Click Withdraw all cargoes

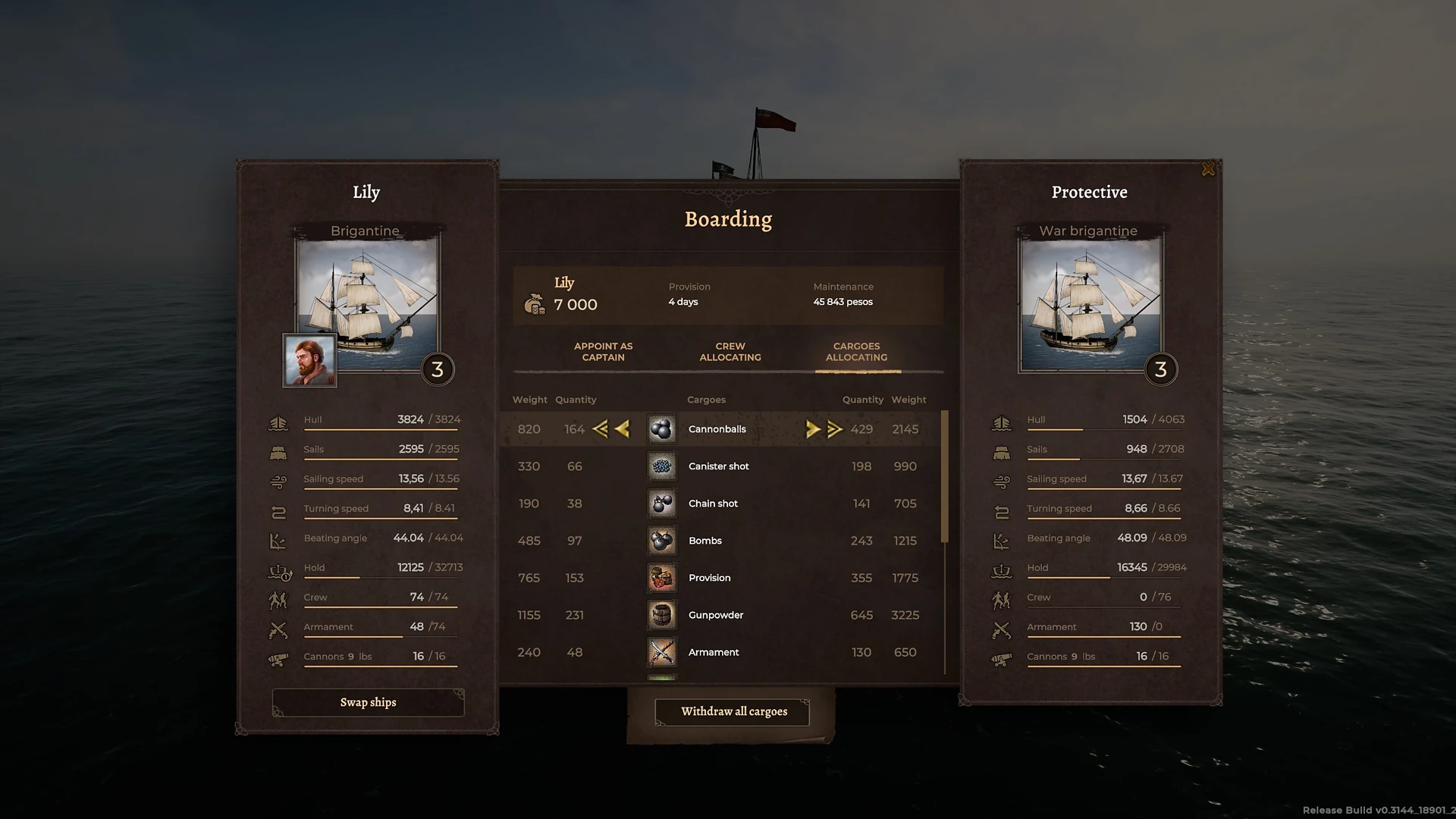click(731, 711)
